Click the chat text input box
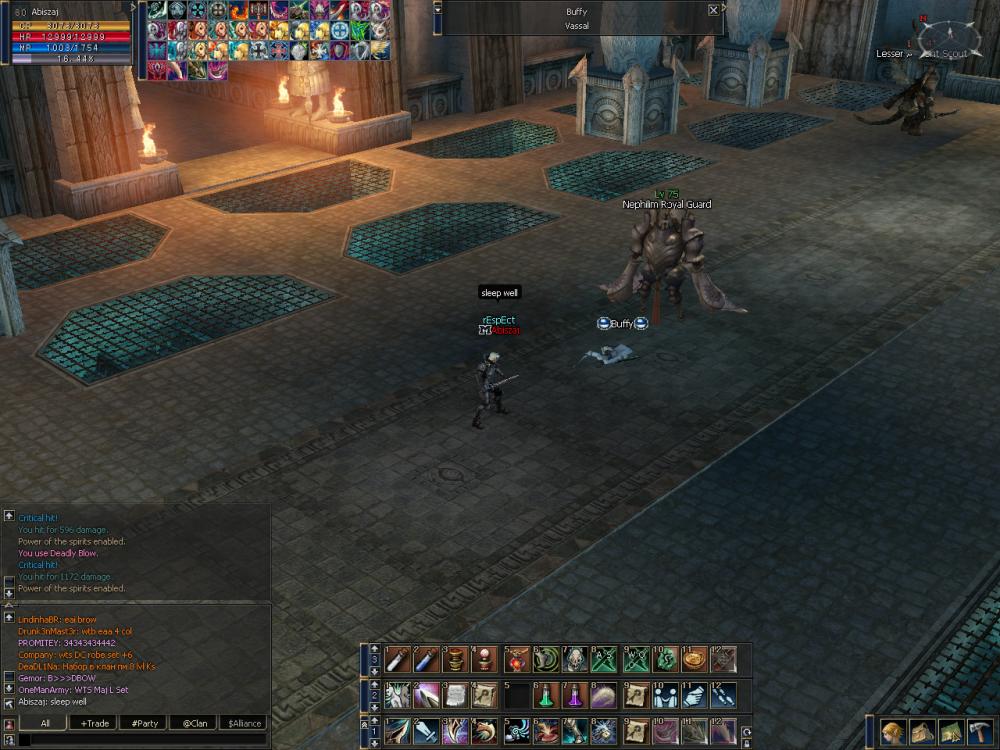This screenshot has width=1000, height=750. 140,740
